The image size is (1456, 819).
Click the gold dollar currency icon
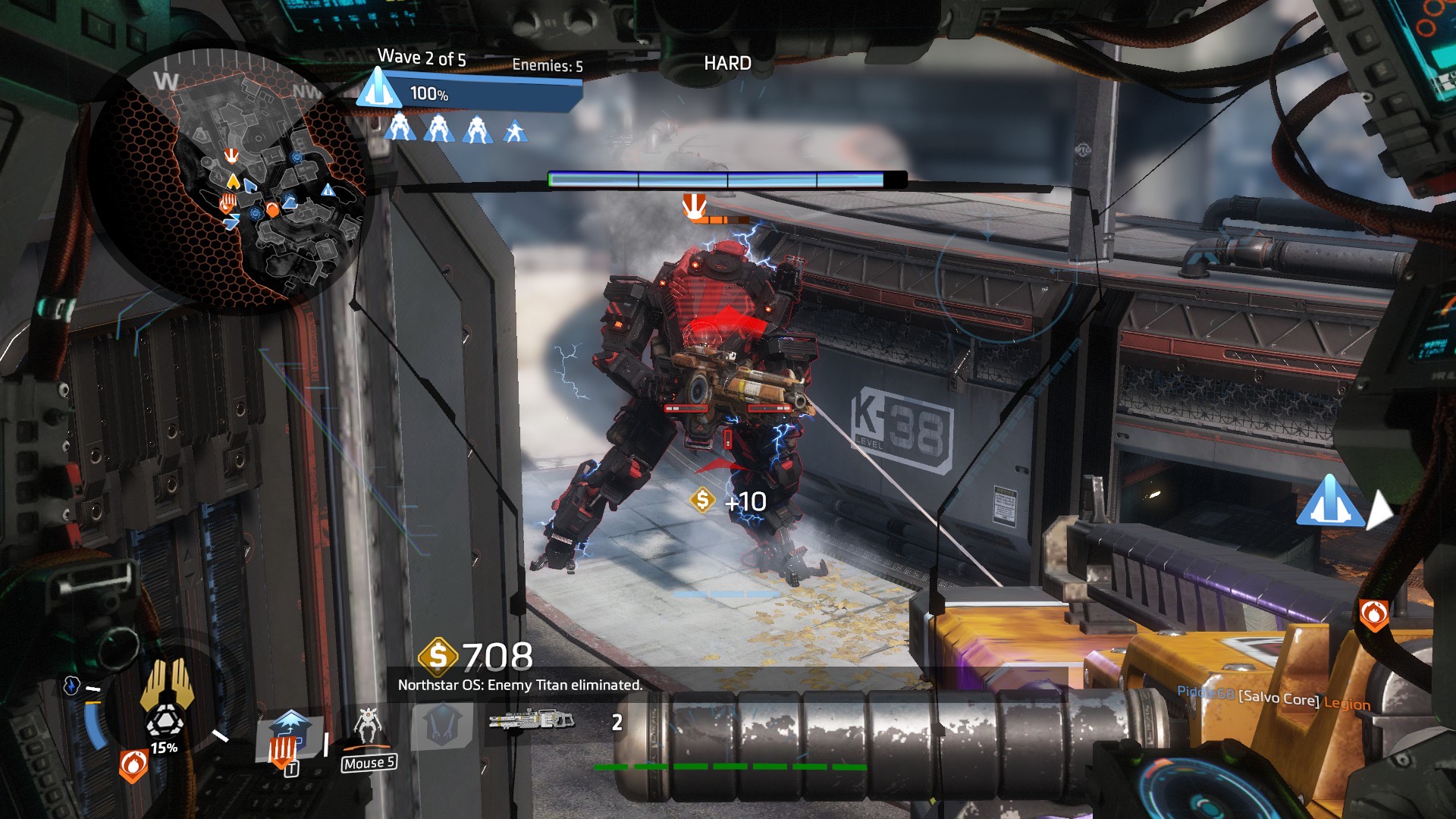438,656
